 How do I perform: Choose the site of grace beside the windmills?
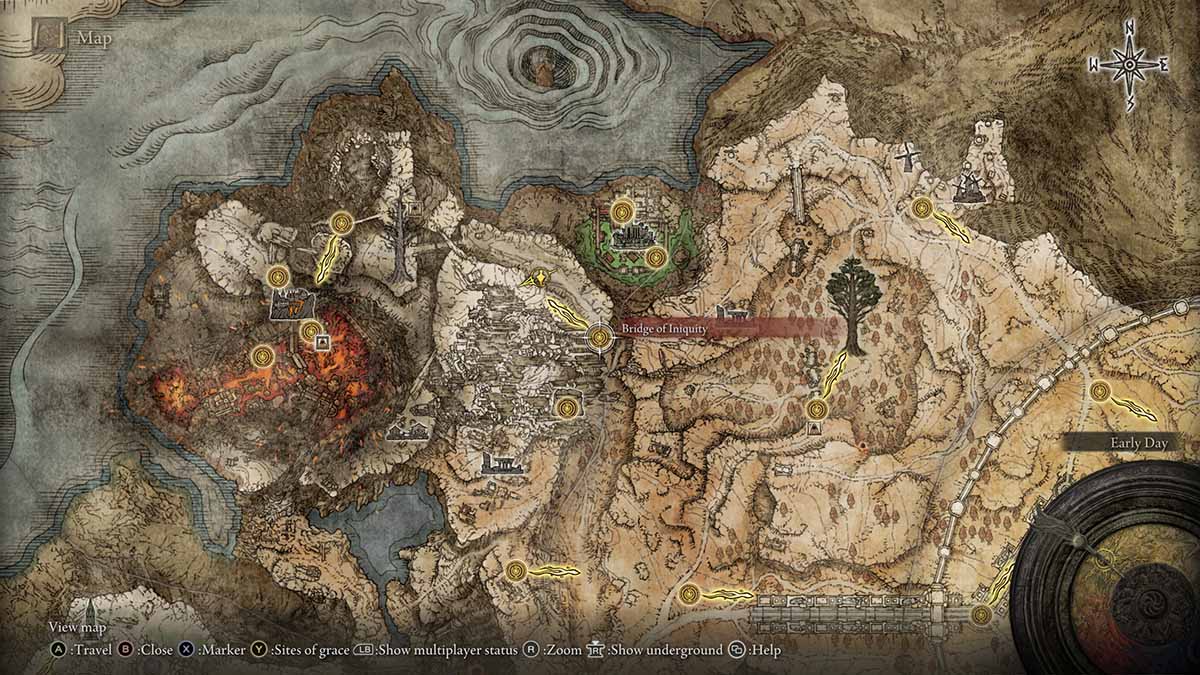coord(922,208)
